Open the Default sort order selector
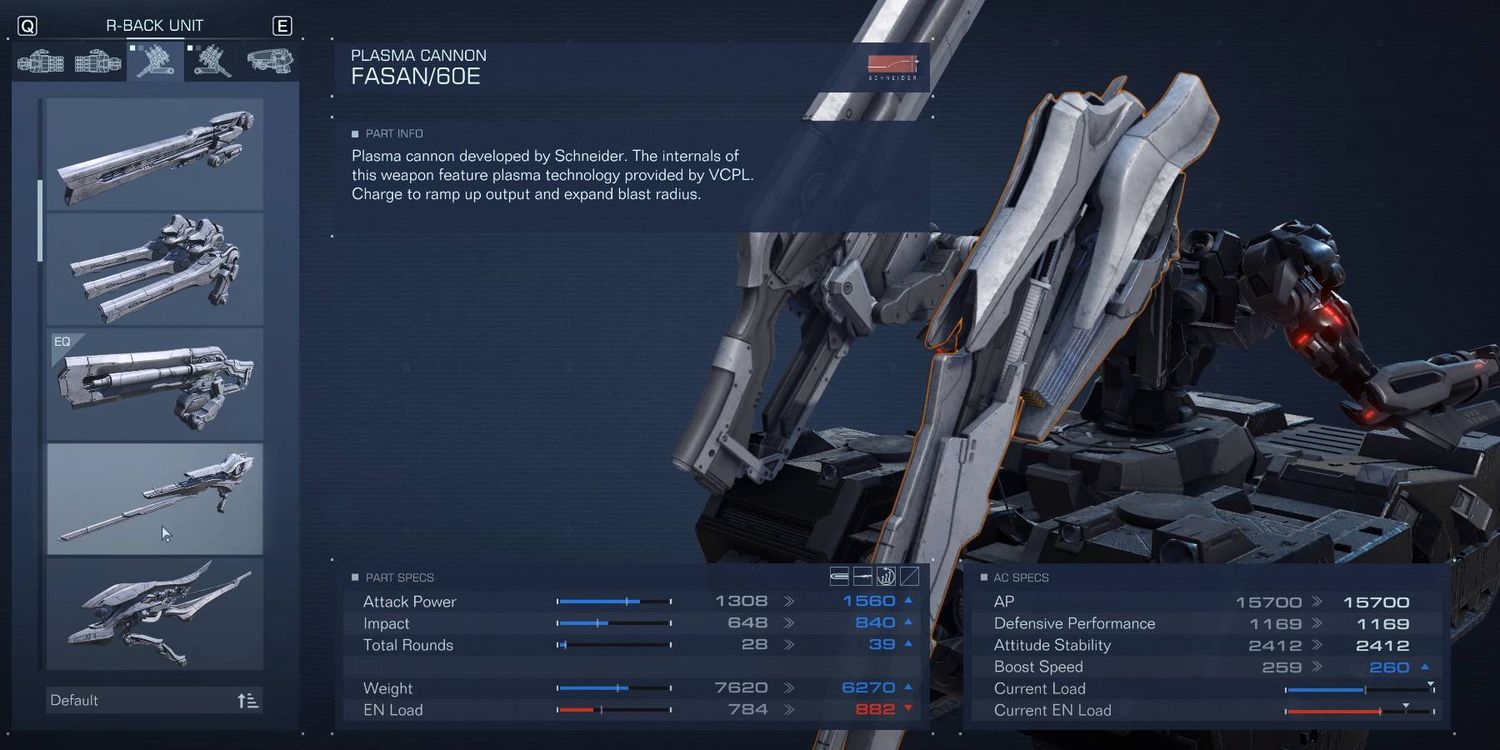 pos(155,700)
